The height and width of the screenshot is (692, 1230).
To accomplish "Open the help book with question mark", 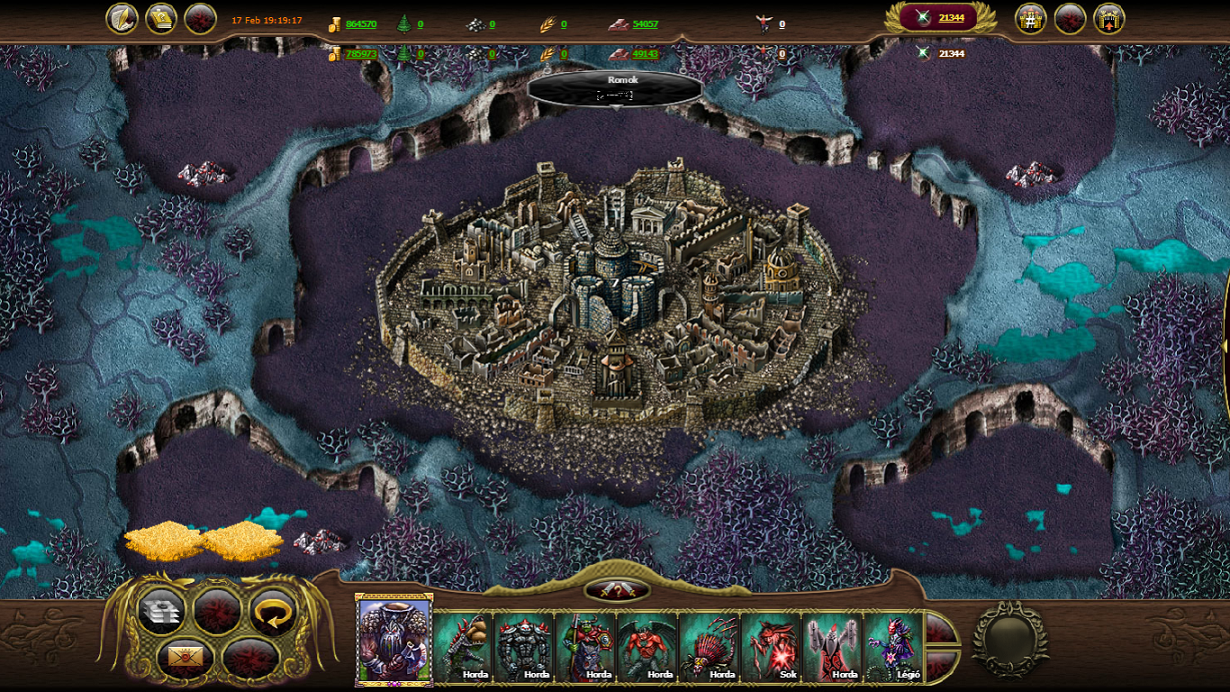I will (161, 19).
